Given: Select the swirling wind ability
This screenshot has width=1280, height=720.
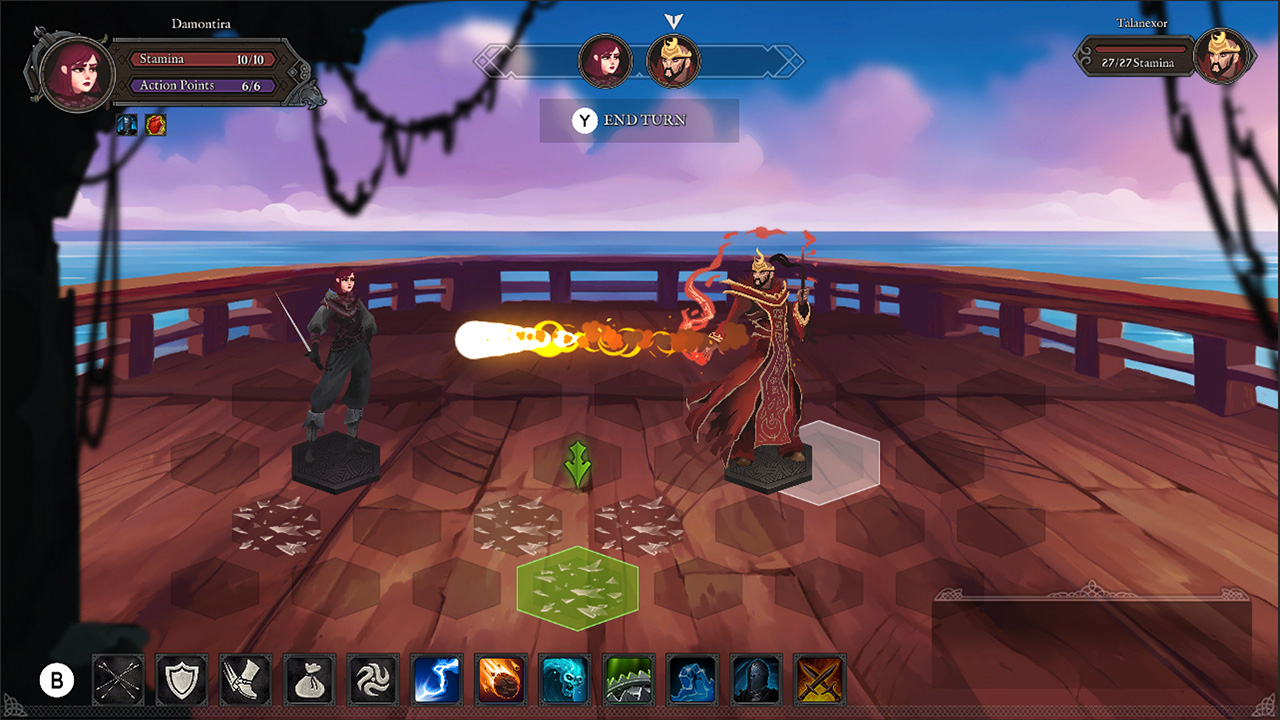Looking at the screenshot, I should coord(373,679).
